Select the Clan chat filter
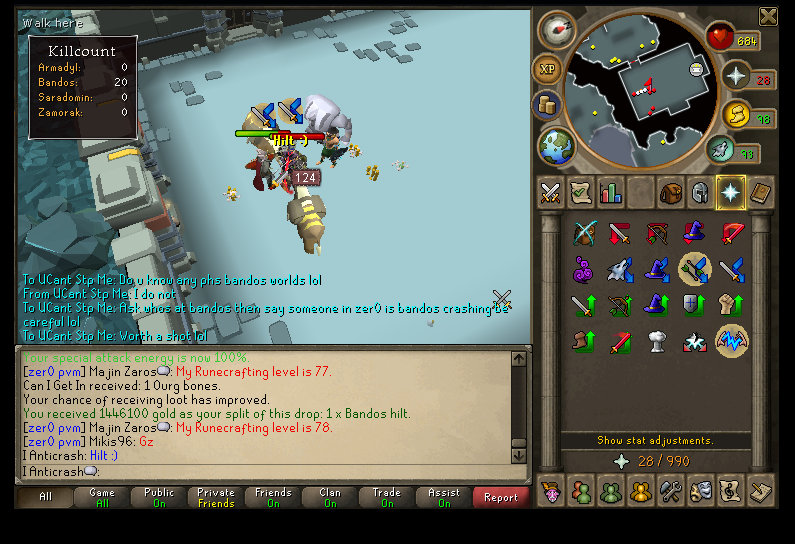This screenshot has width=795, height=544. pyautogui.click(x=330, y=497)
